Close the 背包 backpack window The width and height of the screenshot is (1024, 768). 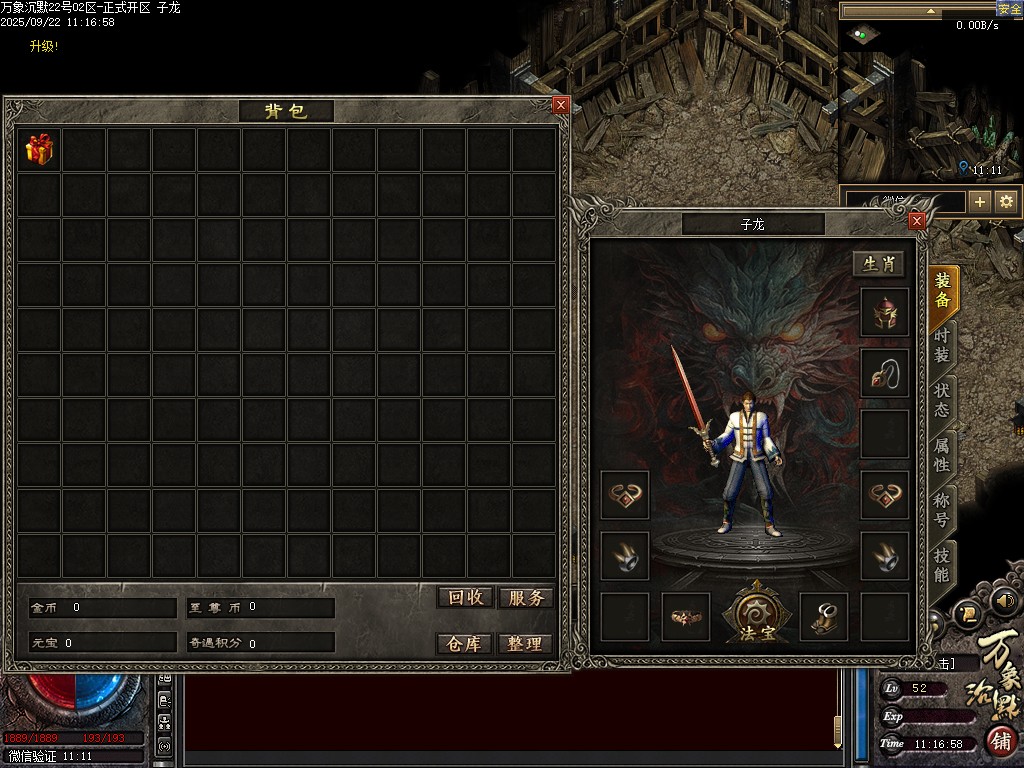click(x=561, y=105)
